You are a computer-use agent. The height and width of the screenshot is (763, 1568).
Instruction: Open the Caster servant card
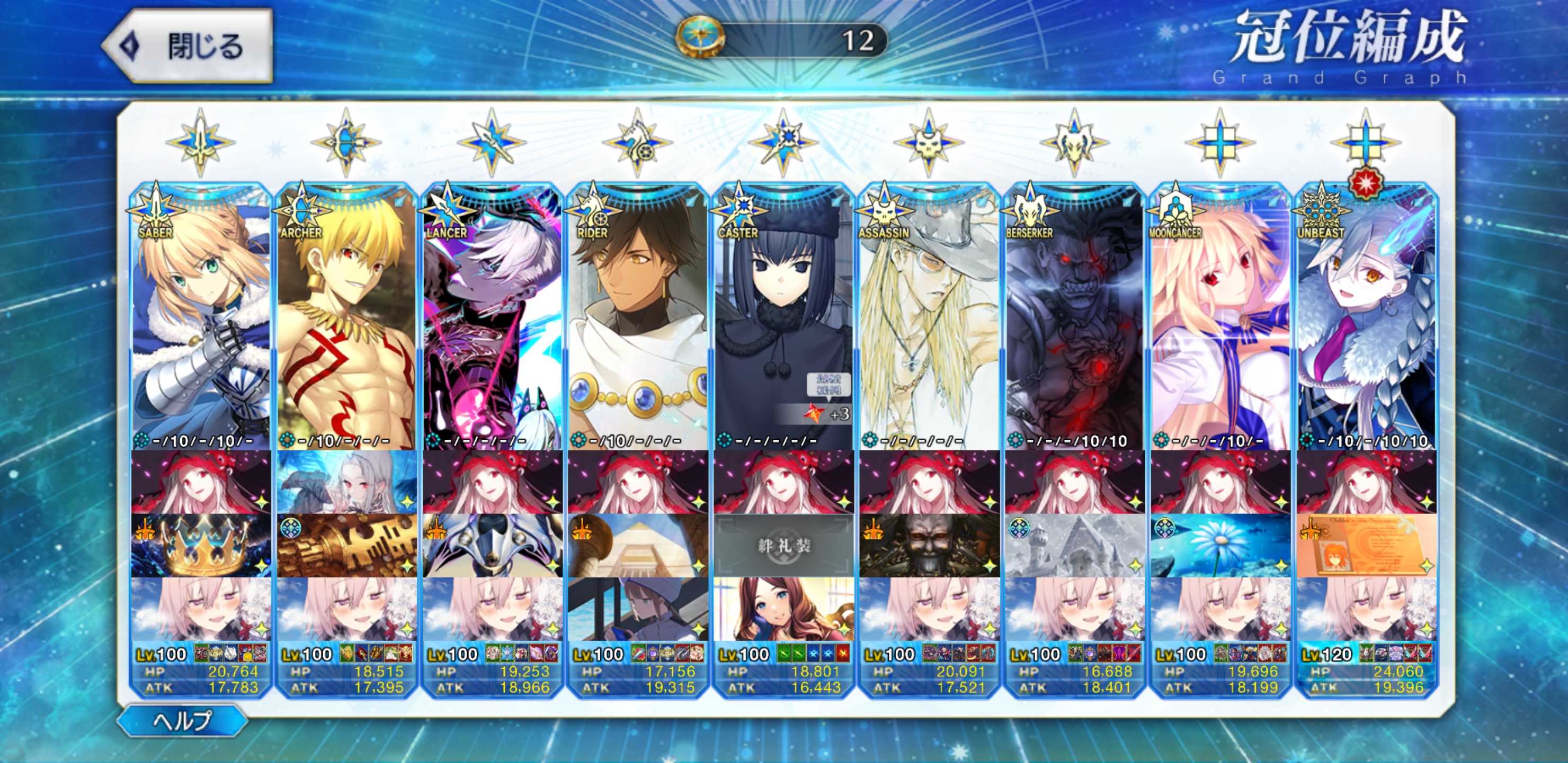coord(783,317)
